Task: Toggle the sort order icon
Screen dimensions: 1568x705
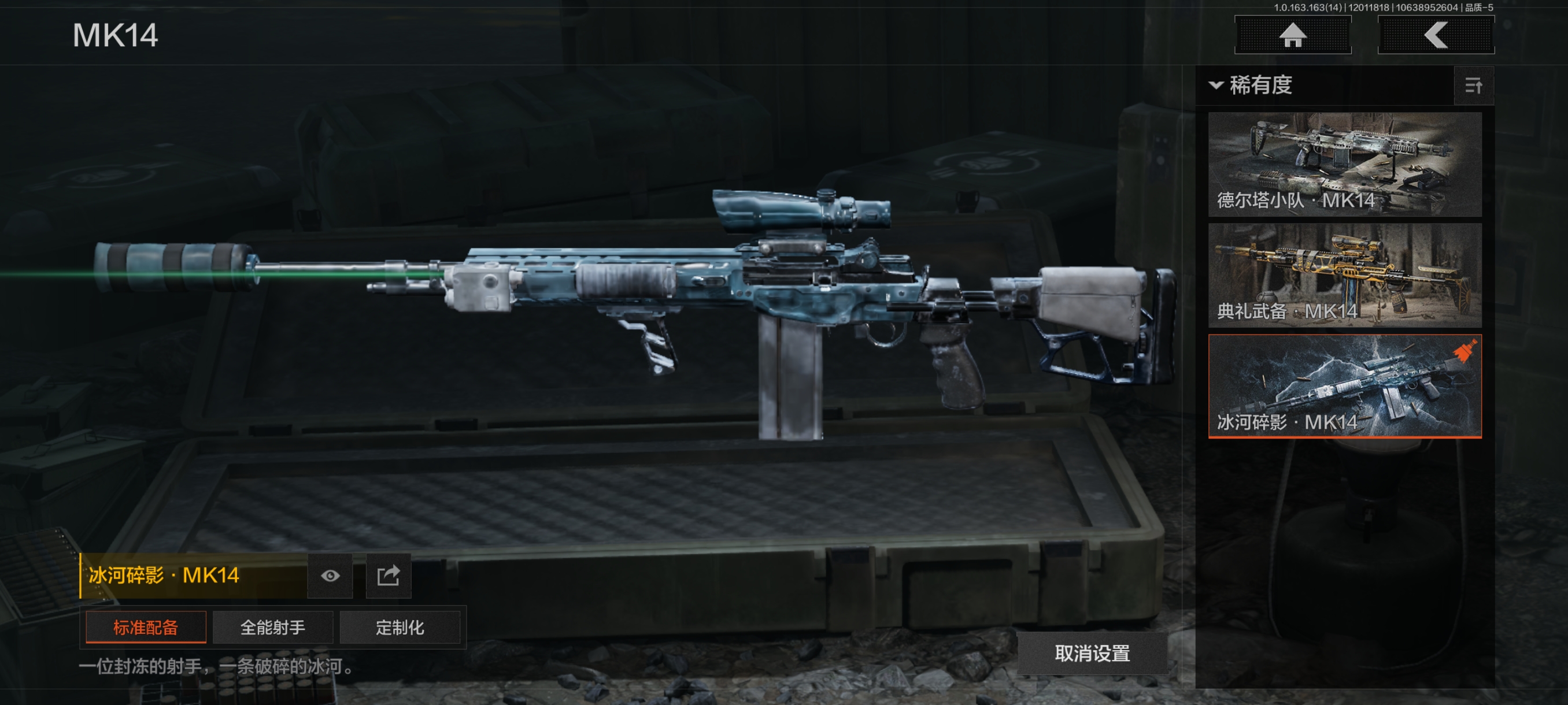Action: [1473, 86]
